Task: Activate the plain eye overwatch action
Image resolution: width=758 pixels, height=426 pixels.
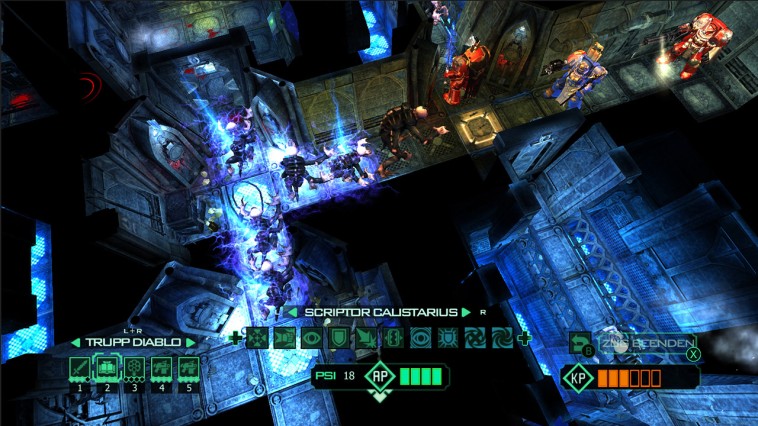Action: [312, 338]
